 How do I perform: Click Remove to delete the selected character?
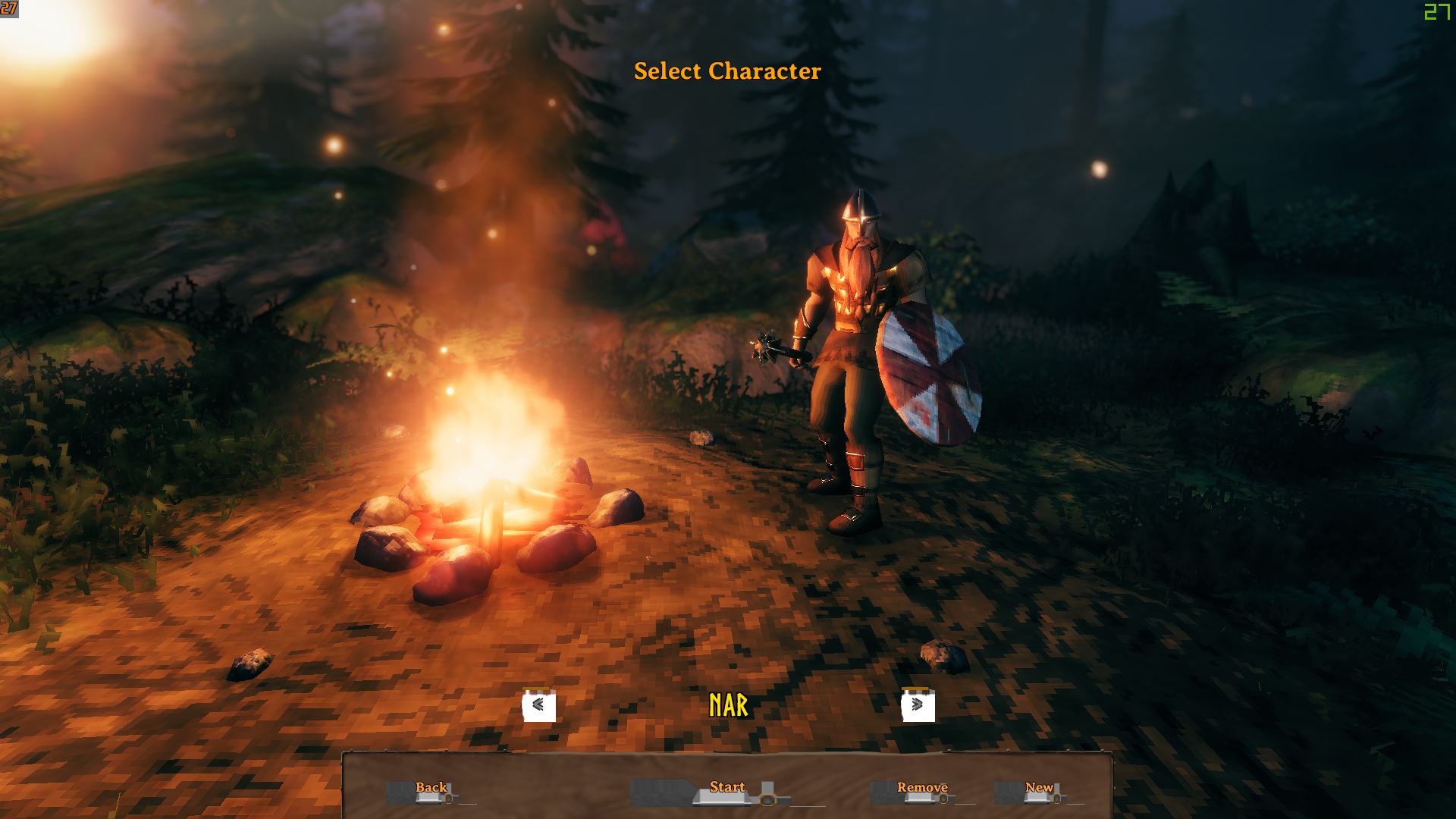click(922, 788)
